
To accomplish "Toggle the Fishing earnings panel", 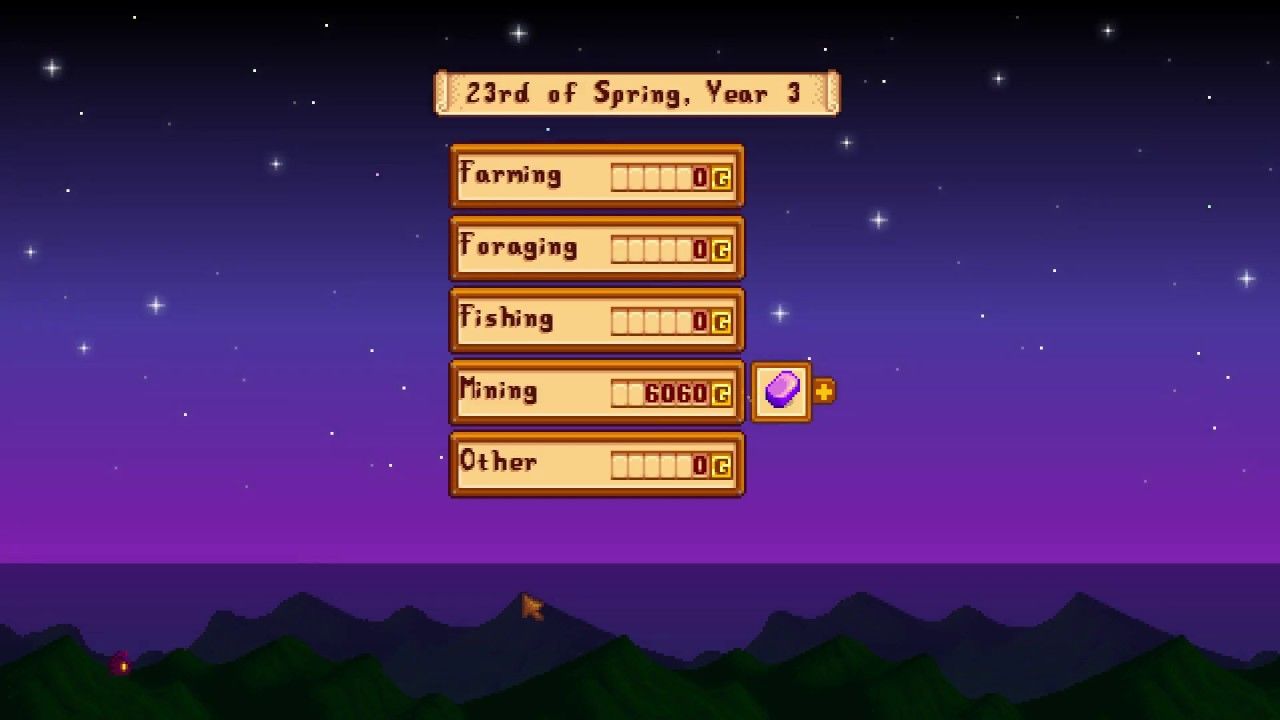I will click(597, 319).
